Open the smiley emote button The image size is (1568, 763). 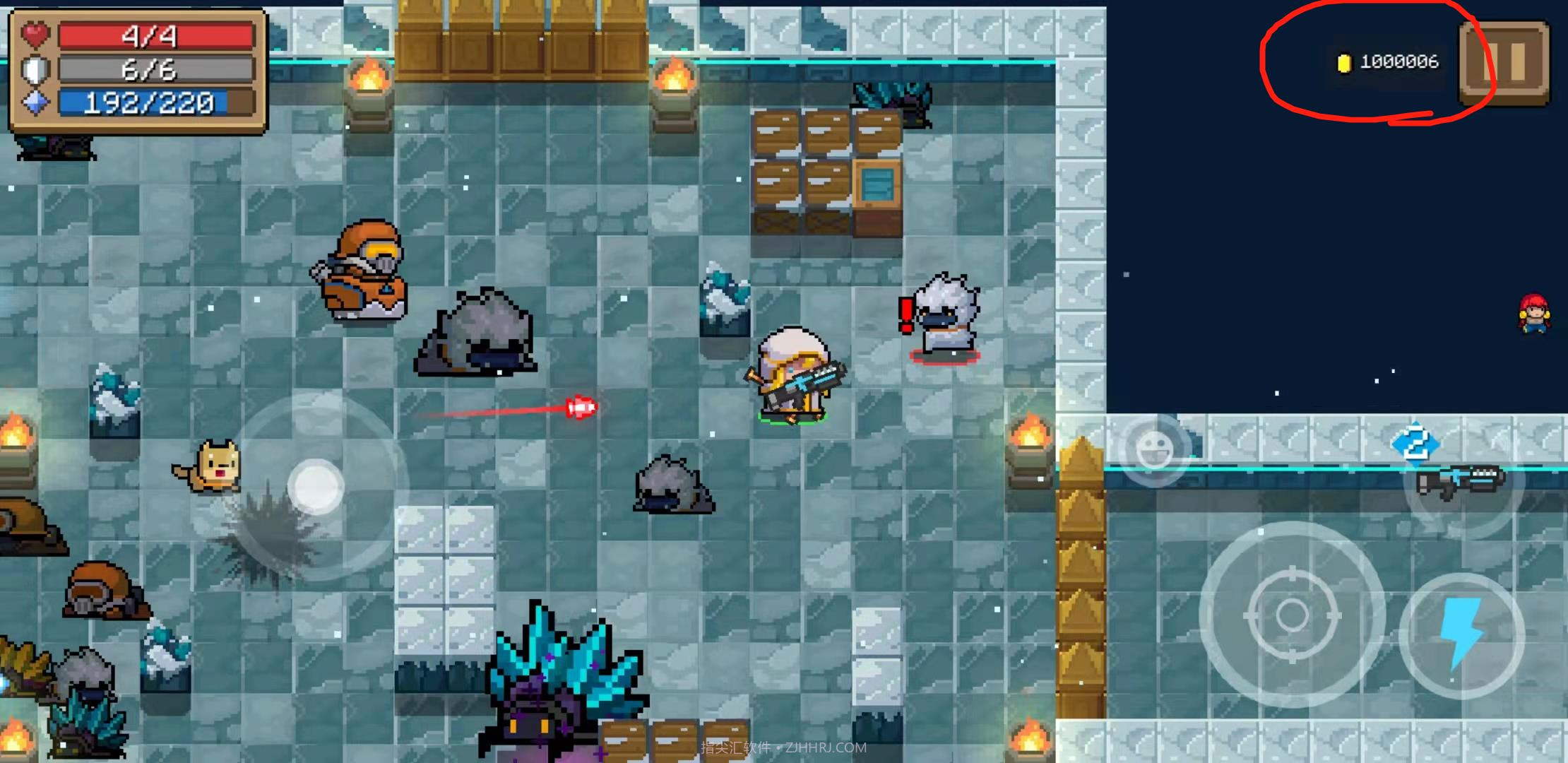pyautogui.click(x=1154, y=449)
